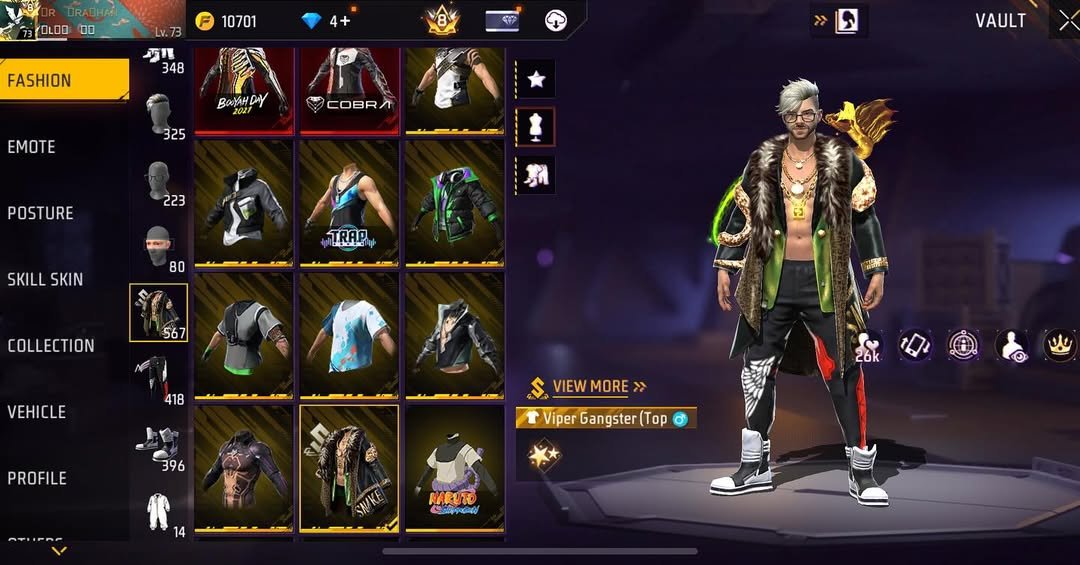This screenshot has width=1080, height=565.
Task: Switch to the Emote section
Action: (32, 147)
